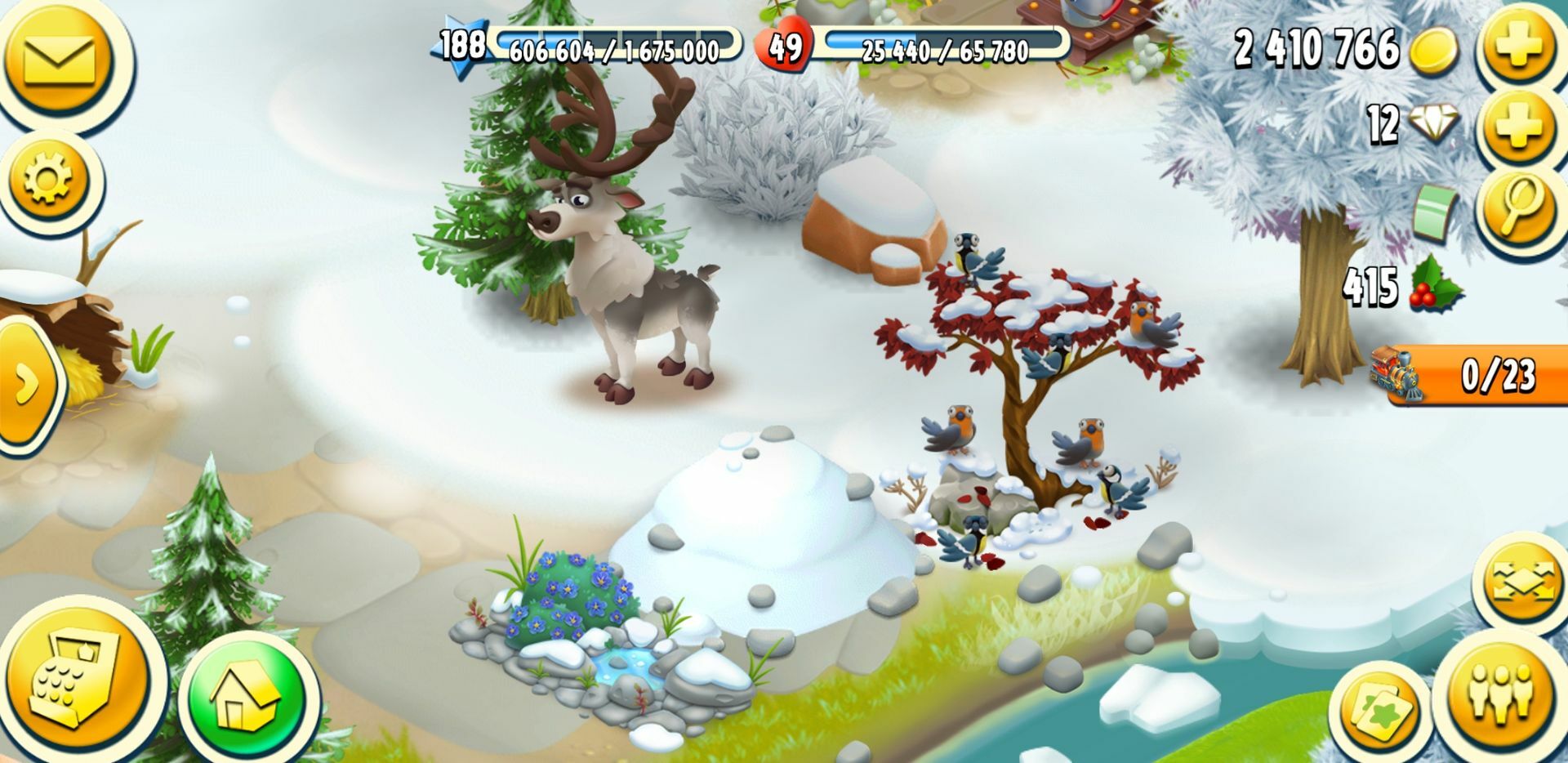Viewport: 1568px width, 763px height.
Task: Open the magnifying glass search
Action: (x=1519, y=204)
